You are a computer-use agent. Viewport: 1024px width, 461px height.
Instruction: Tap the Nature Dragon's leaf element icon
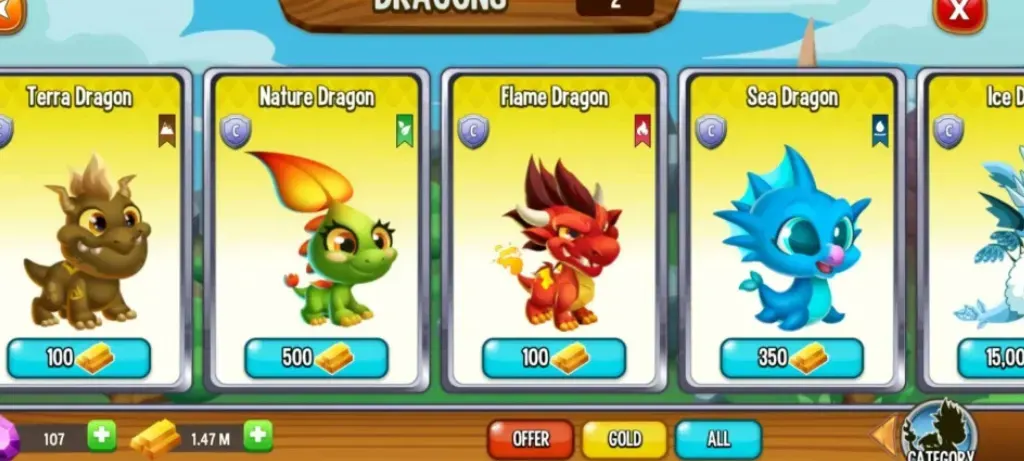point(404,130)
